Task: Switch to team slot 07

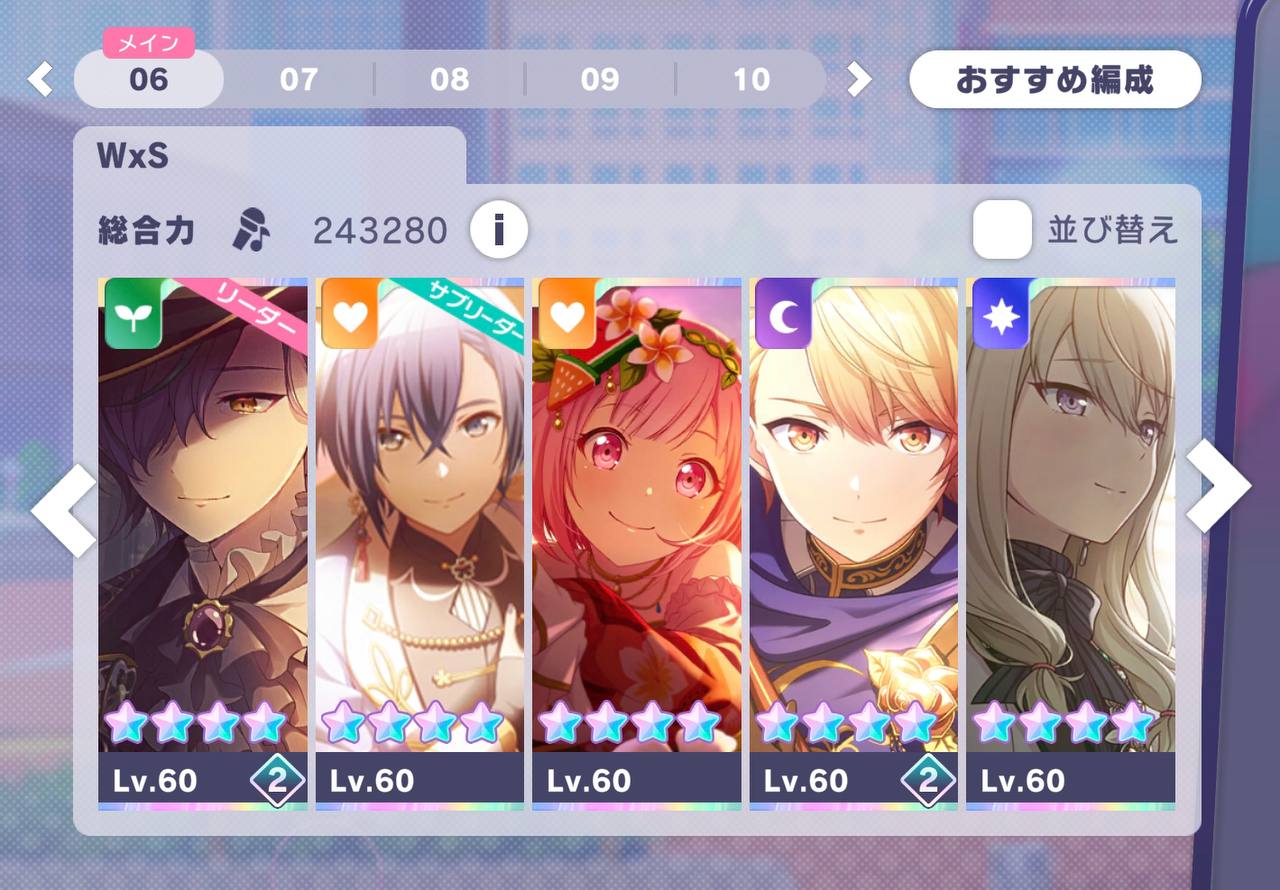Action: (x=298, y=79)
